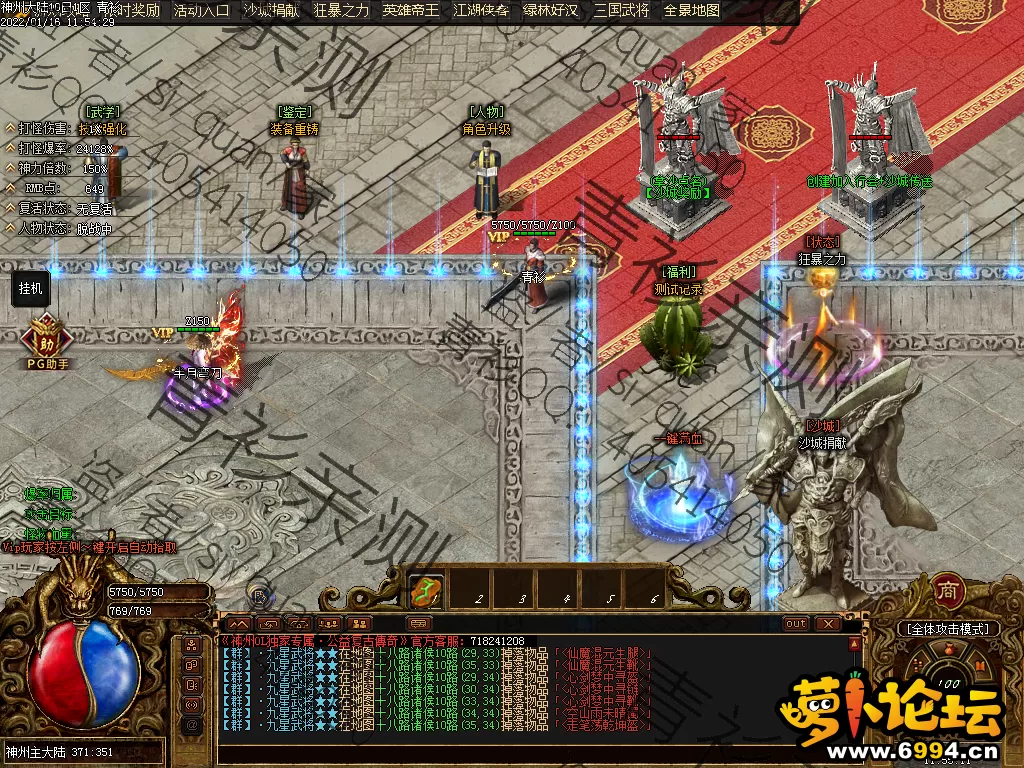Open the 绿林好汉 menu
Screen dimensions: 1024x768
click(x=550, y=11)
